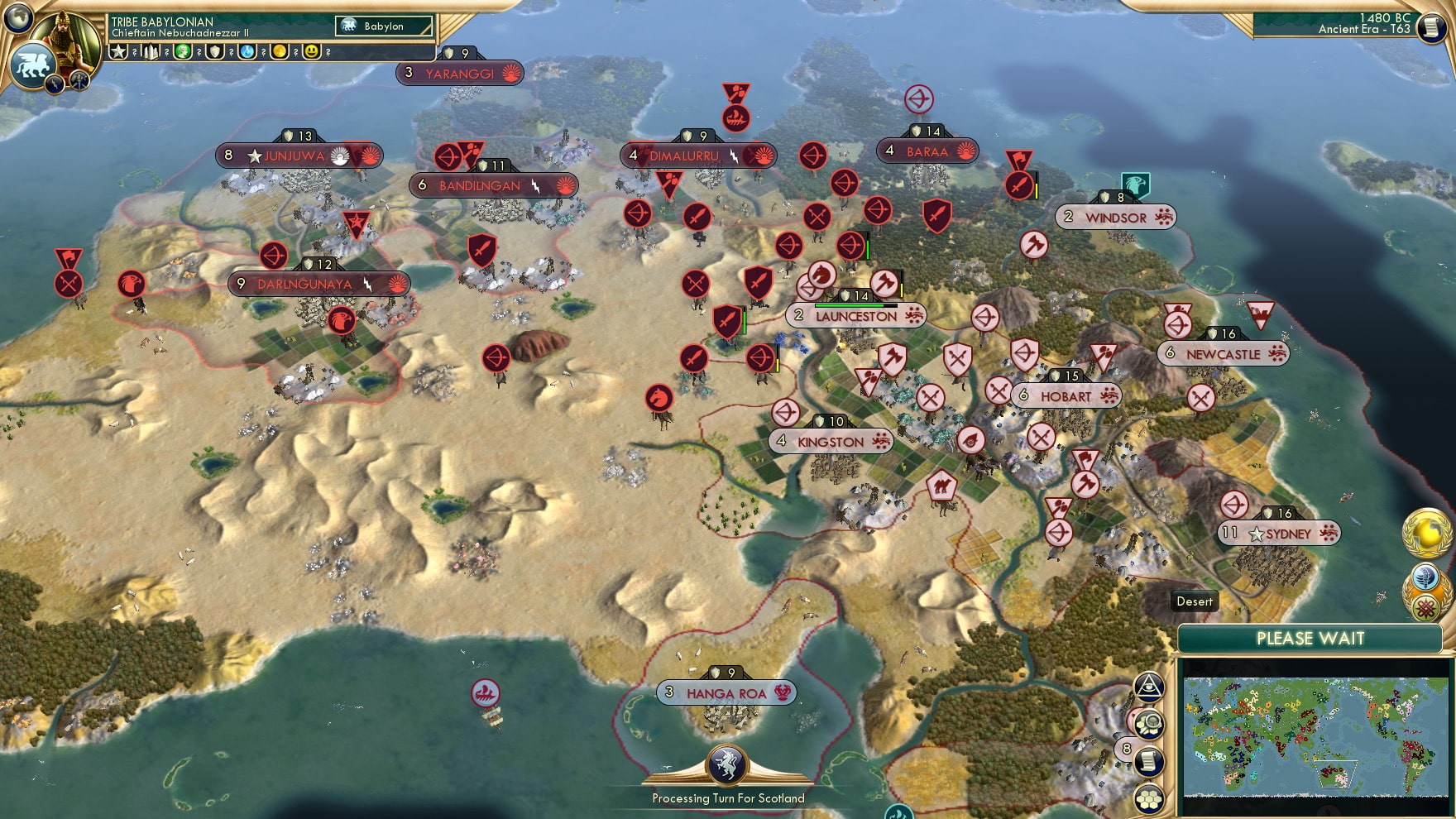Click the Tribe Babylonian title banner
This screenshot has height=819, width=1456.
(161, 22)
